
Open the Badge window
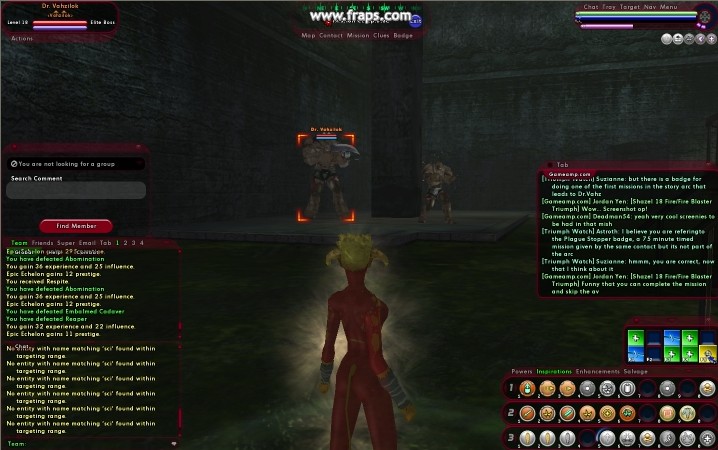(x=403, y=35)
